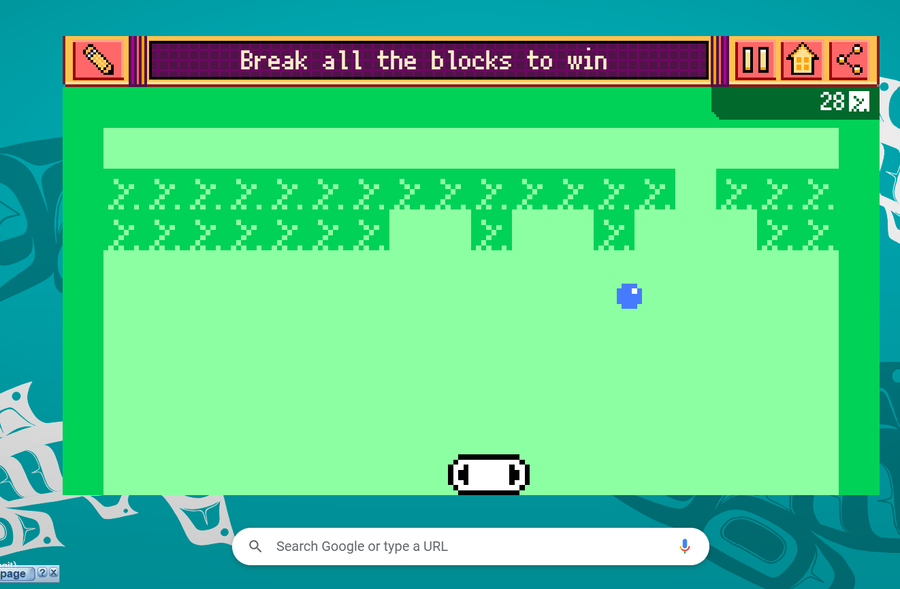Open the pencil edit tool
Viewport: 900px width, 589px height.
click(x=97, y=61)
